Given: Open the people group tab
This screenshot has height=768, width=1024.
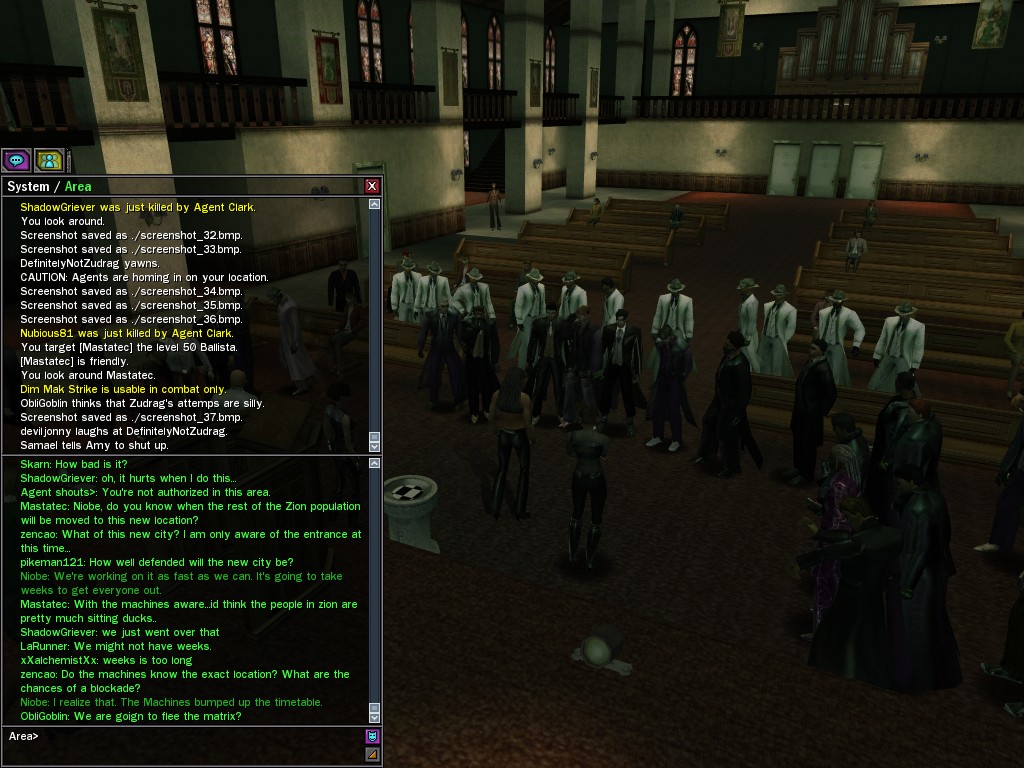Looking at the screenshot, I should 49,160.
